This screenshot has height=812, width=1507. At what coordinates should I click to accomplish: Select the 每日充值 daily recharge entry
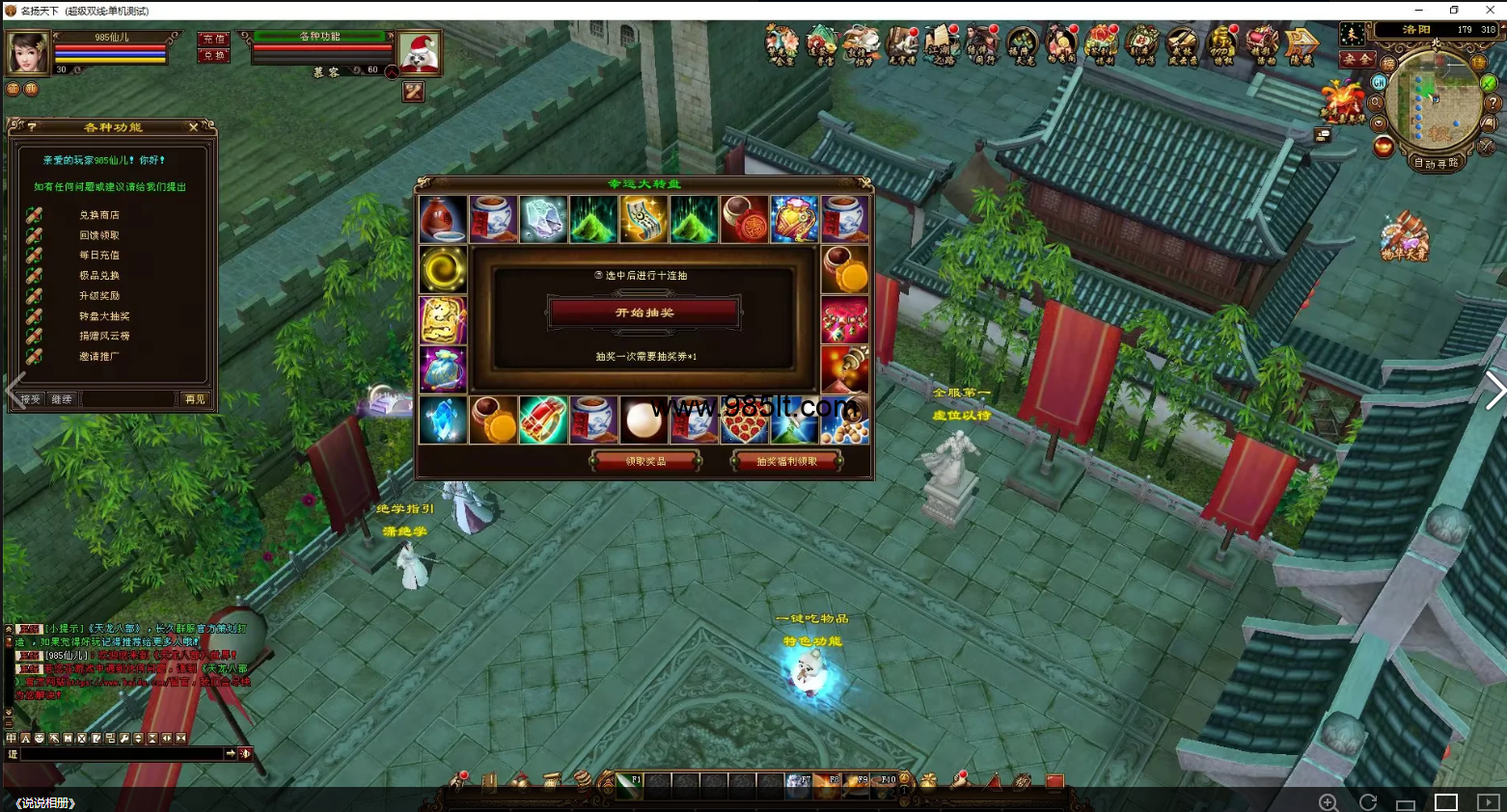click(x=98, y=256)
